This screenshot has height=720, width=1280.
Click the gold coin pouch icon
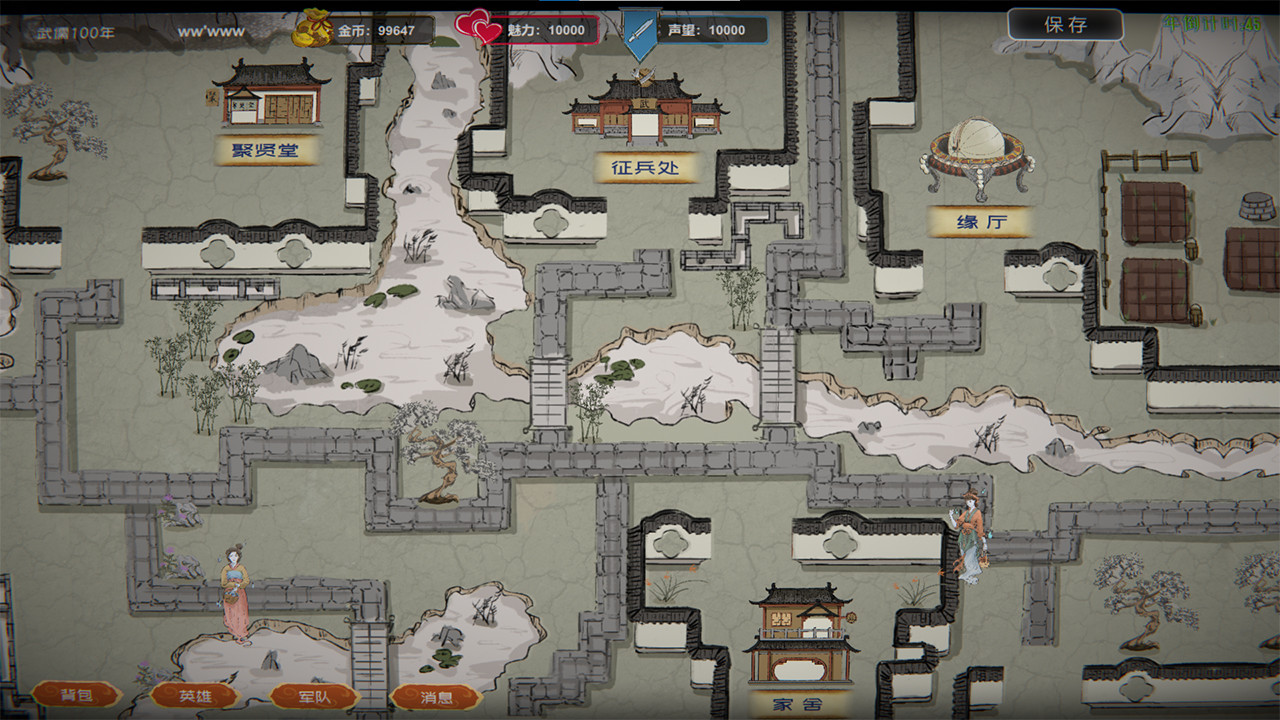click(x=312, y=28)
